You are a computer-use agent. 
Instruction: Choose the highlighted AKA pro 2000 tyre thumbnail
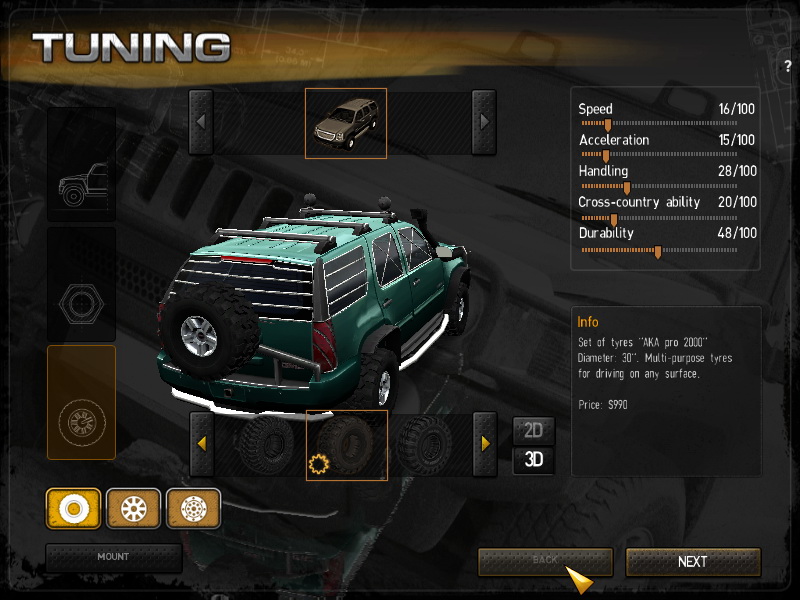346,444
